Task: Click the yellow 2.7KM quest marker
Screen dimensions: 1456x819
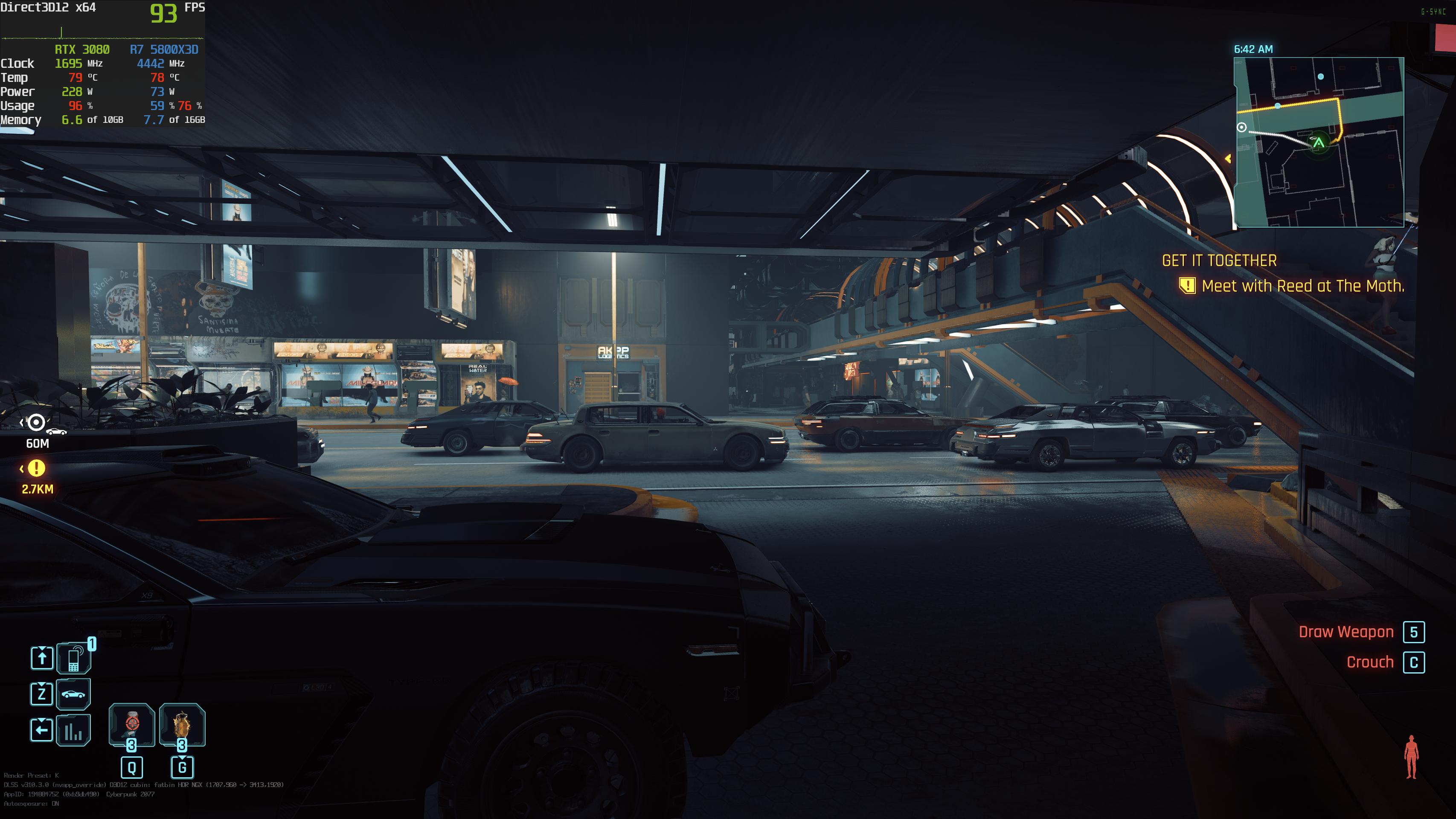Action: point(37,468)
